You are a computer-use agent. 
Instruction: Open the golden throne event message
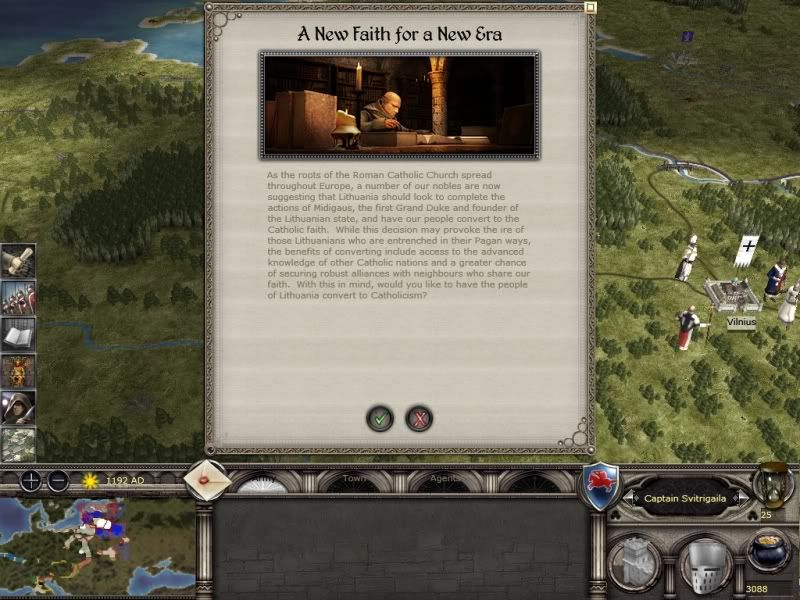18,371
